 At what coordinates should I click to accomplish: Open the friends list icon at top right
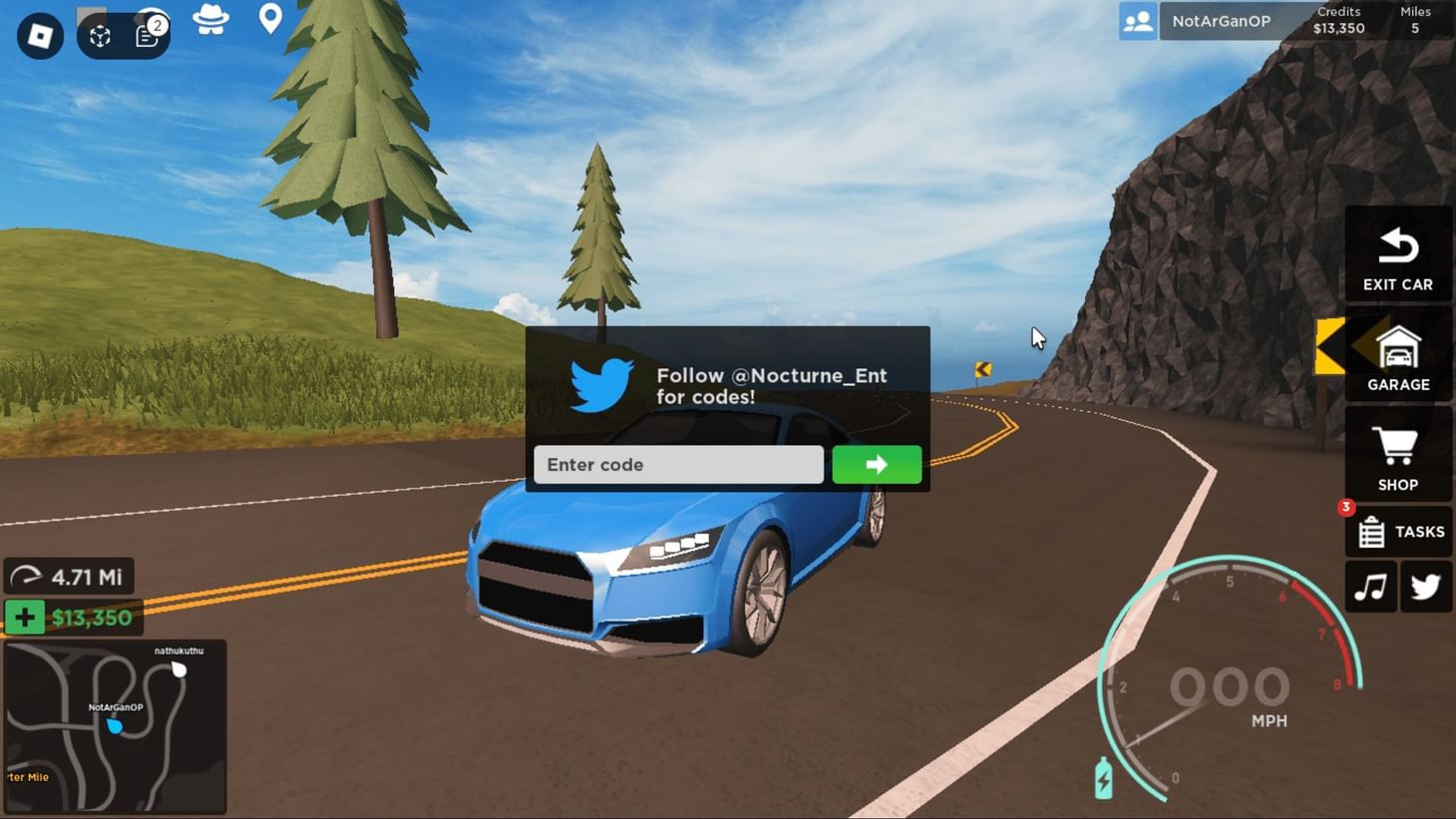pos(1136,21)
